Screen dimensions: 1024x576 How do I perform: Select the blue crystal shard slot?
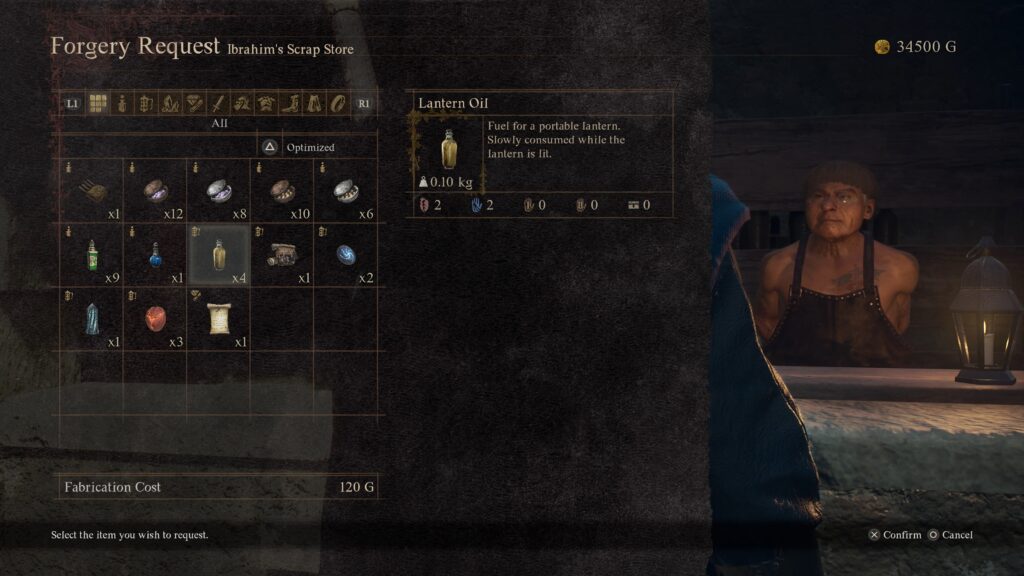pos(92,318)
